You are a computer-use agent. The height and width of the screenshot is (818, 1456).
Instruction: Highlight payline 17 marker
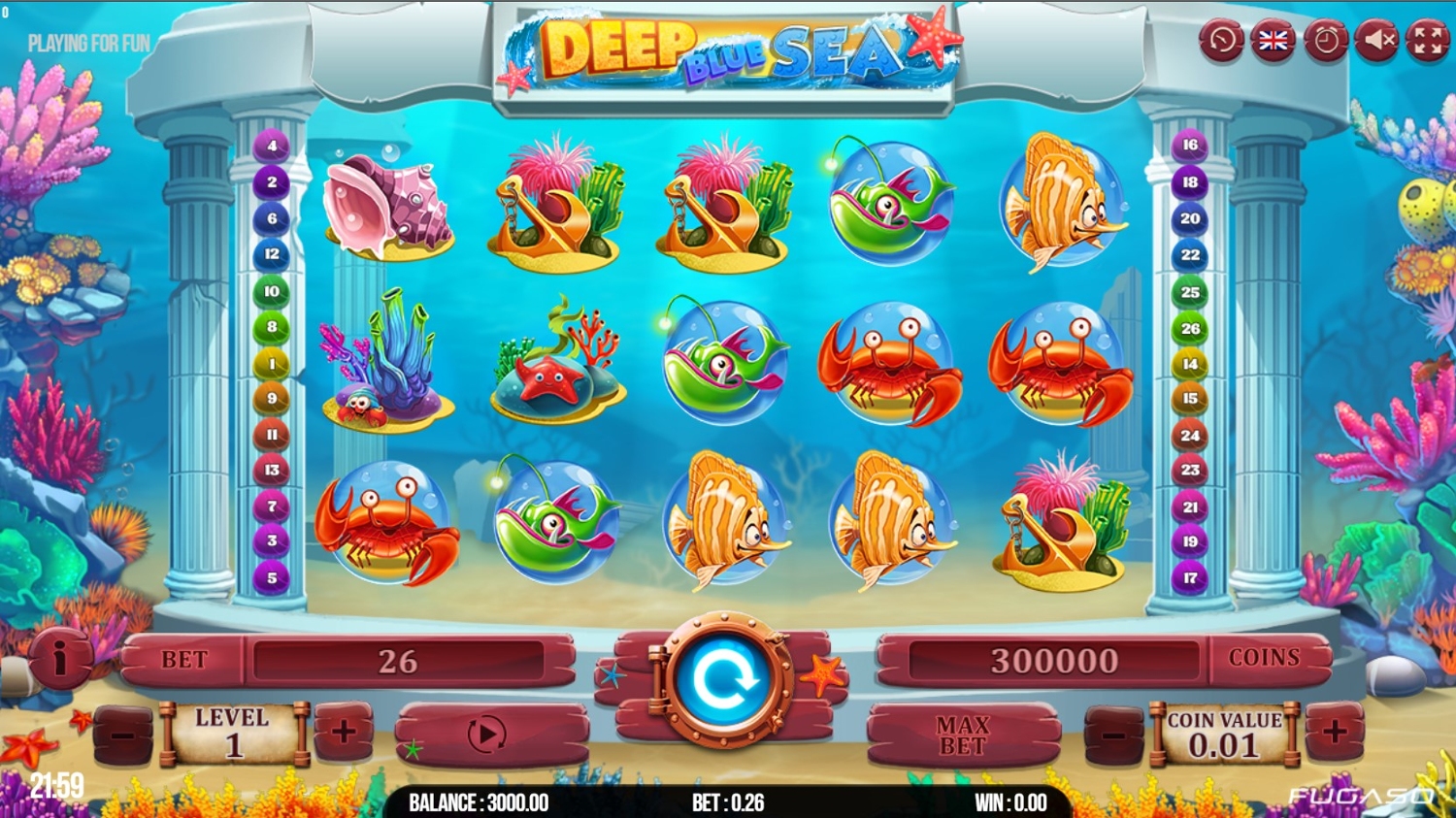1190,578
